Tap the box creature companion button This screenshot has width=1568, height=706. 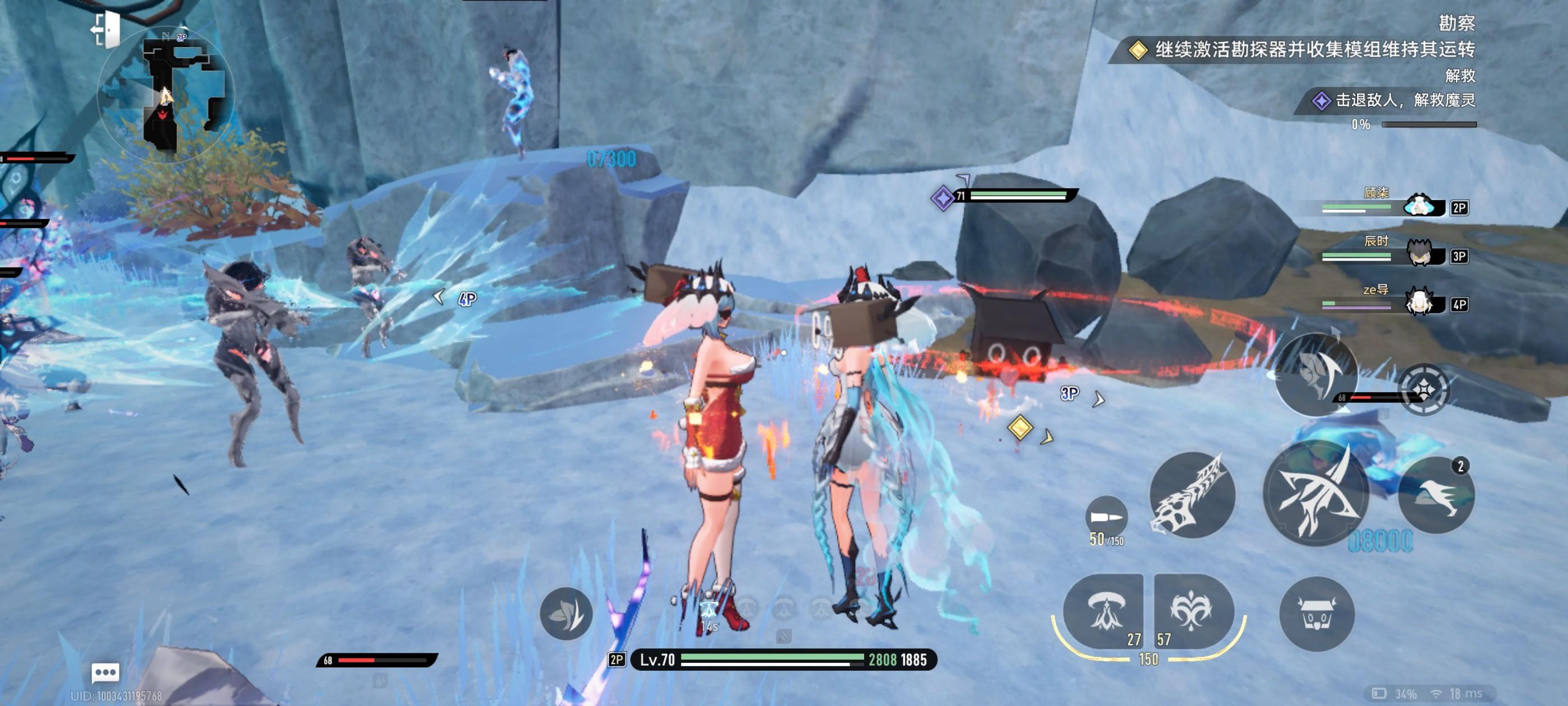1317,614
